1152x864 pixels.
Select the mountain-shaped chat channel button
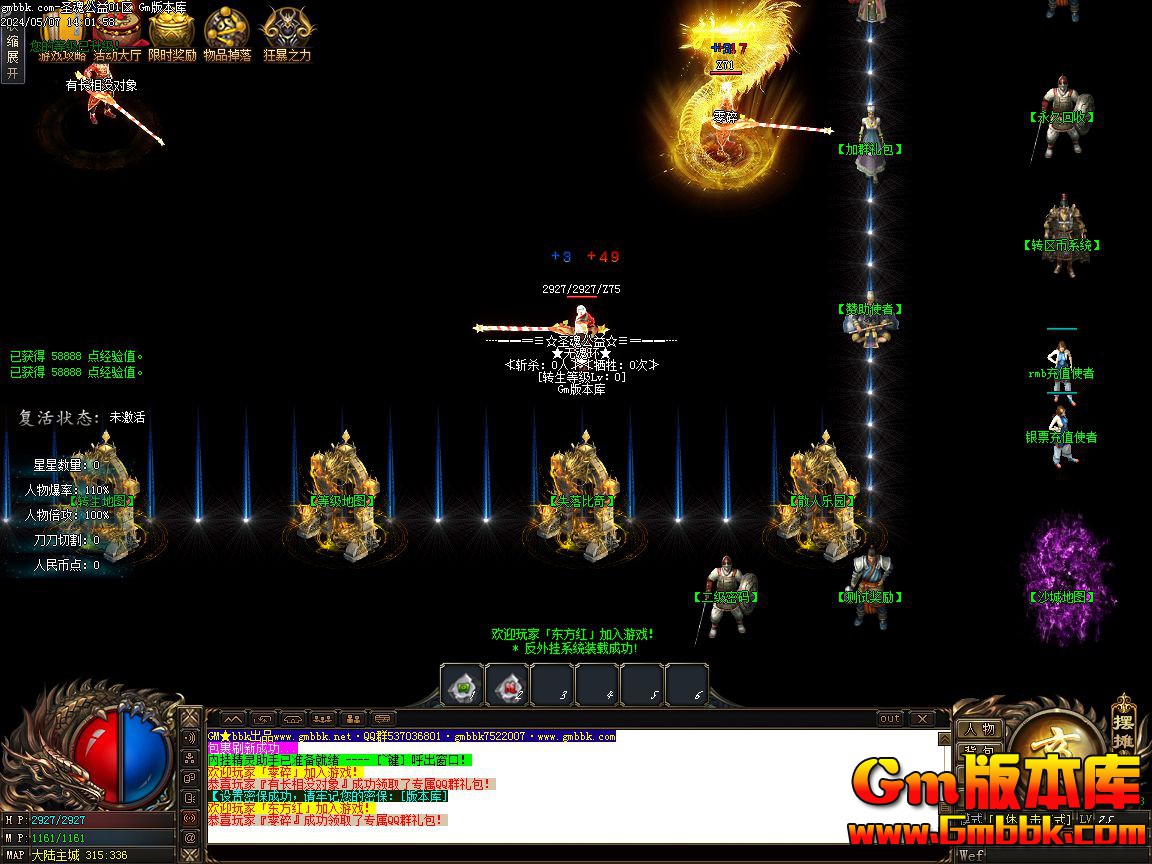[232, 718]
